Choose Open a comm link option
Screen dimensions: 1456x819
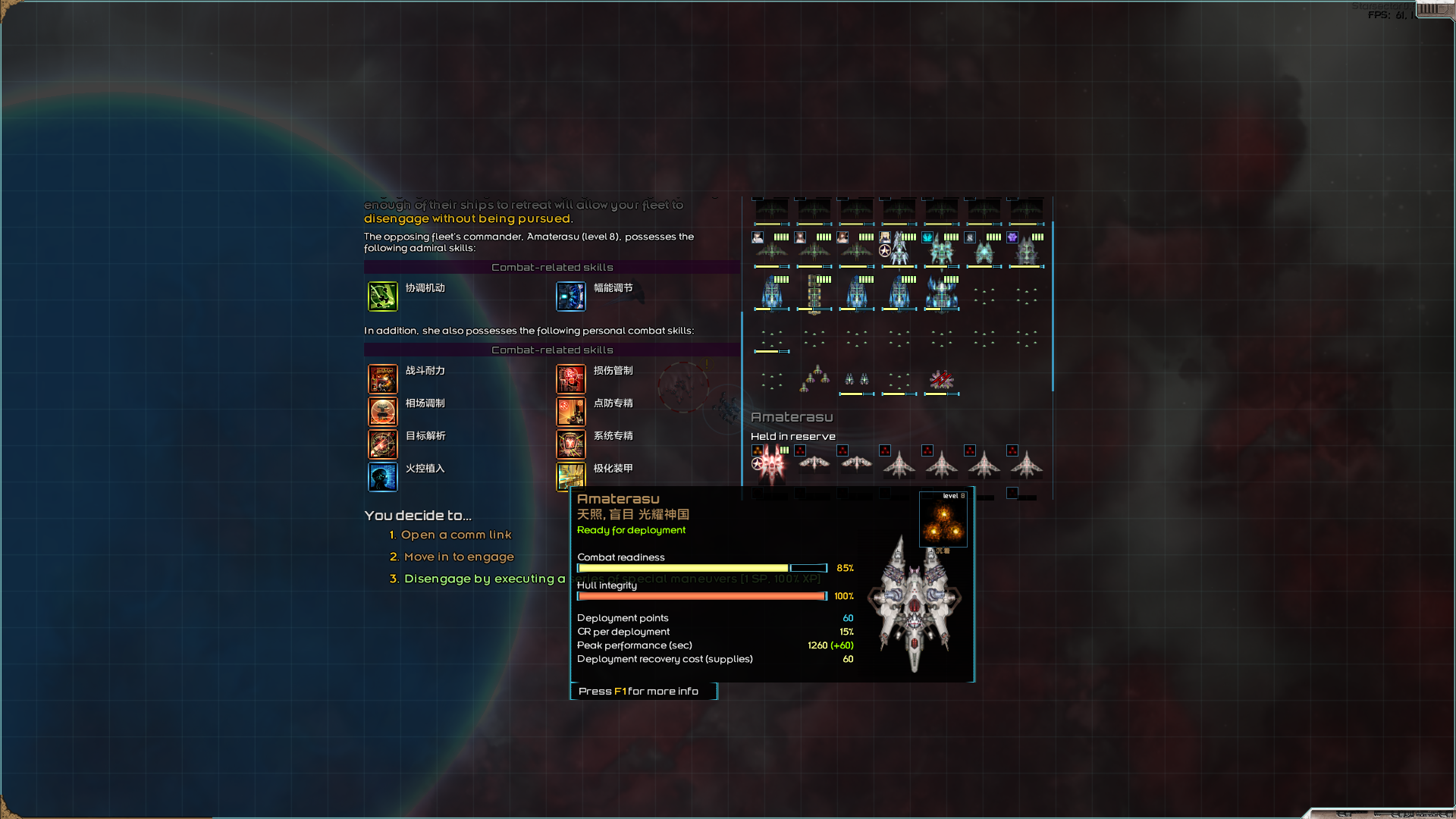click(456, 535)
